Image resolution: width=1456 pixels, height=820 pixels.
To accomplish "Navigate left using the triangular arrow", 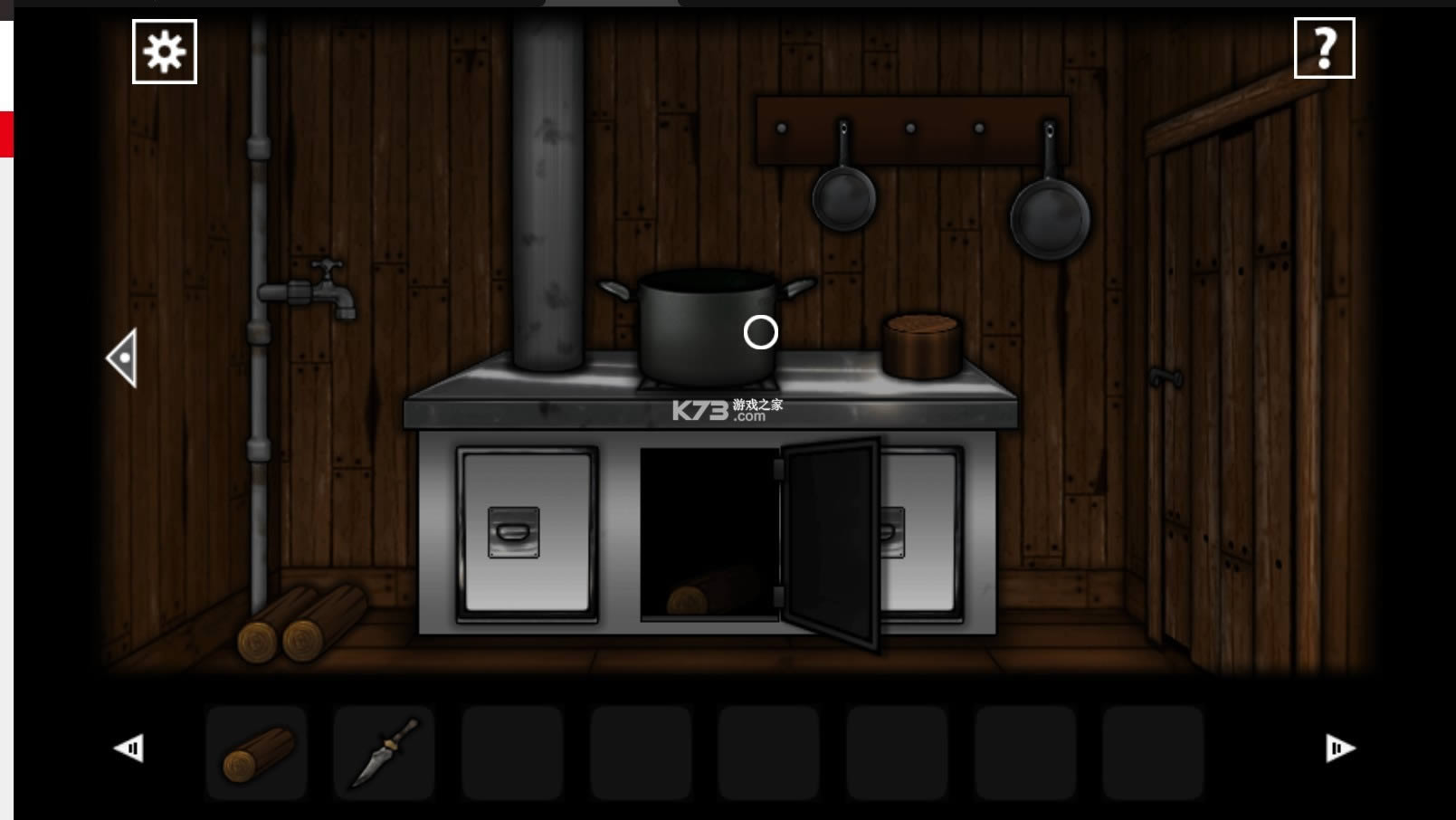I will click(123, 356).
